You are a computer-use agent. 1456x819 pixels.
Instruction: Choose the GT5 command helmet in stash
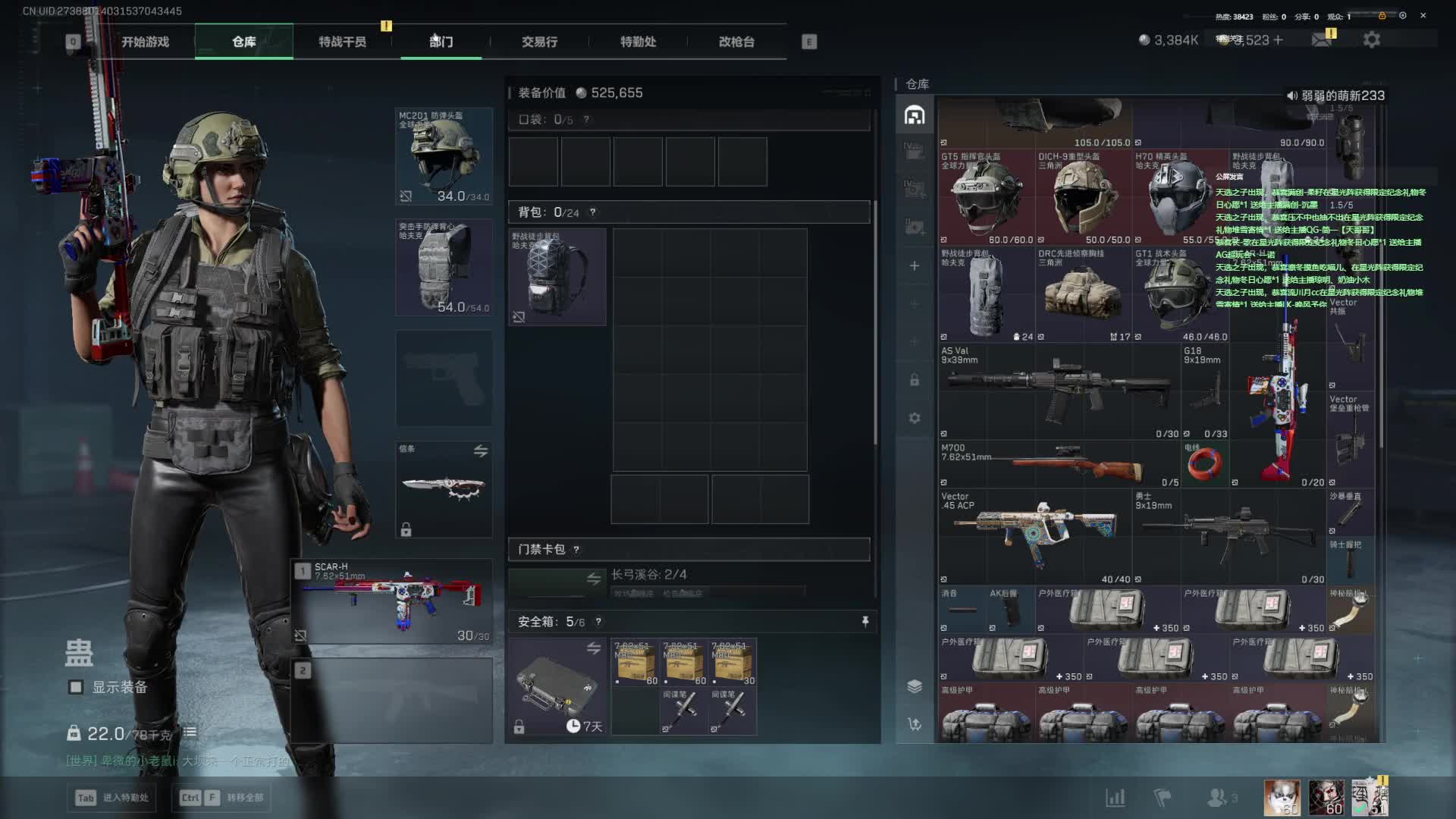click(x=986, y=199)
